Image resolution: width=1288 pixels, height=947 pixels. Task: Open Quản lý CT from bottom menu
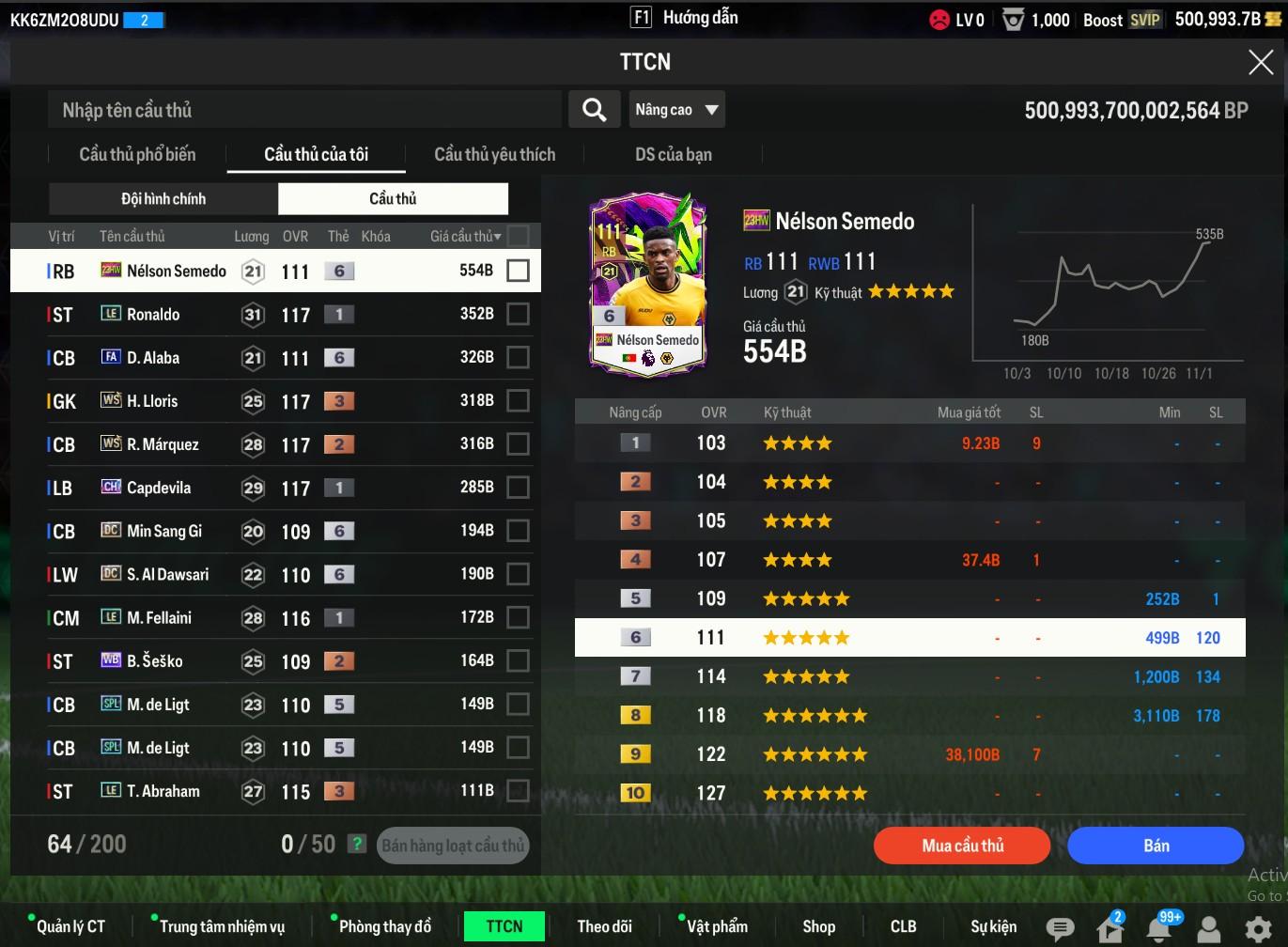[x=70, y=926]
